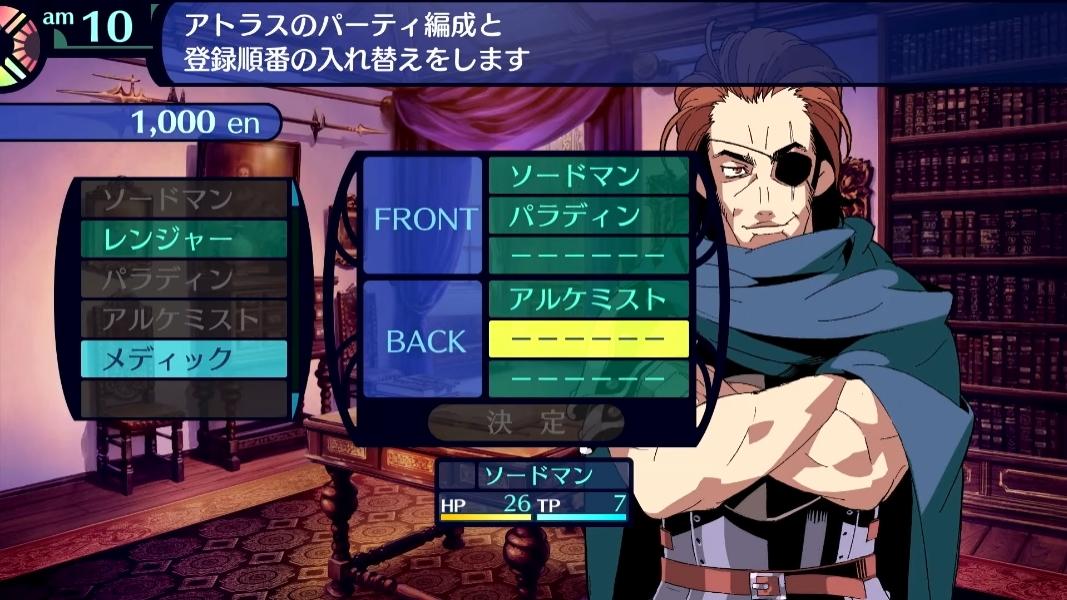Pick アルケミスト in the BACK row
1067x600 pixels.
pos(588,298)
